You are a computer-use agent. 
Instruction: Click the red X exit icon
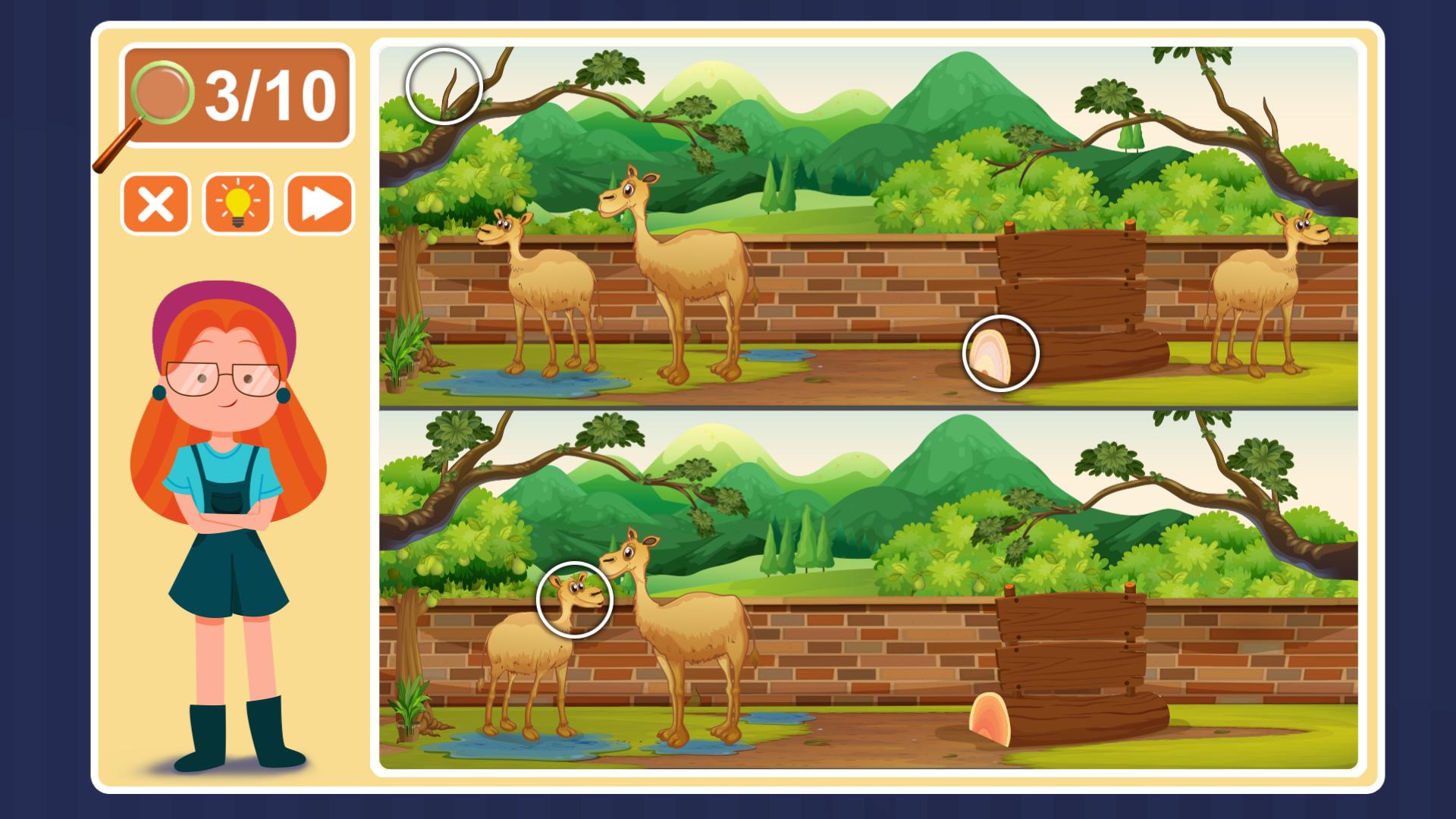[155, 203]
